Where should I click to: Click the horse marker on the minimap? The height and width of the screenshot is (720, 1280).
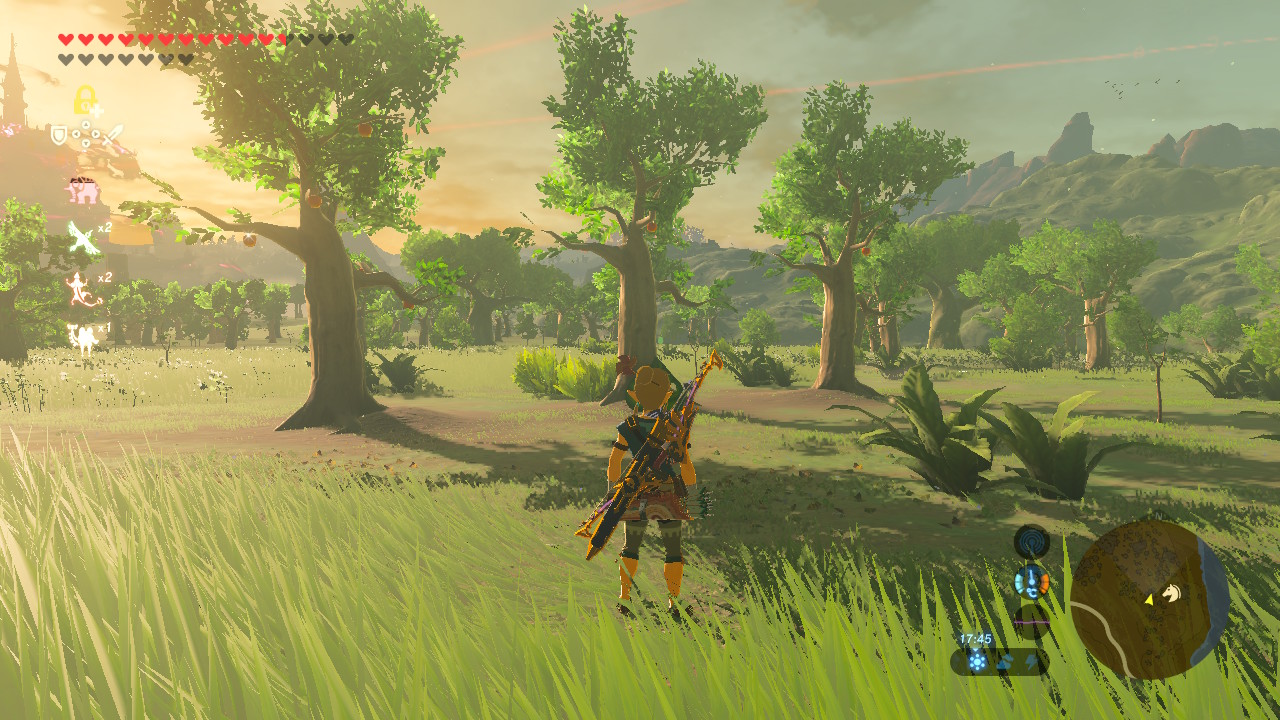1170,594
